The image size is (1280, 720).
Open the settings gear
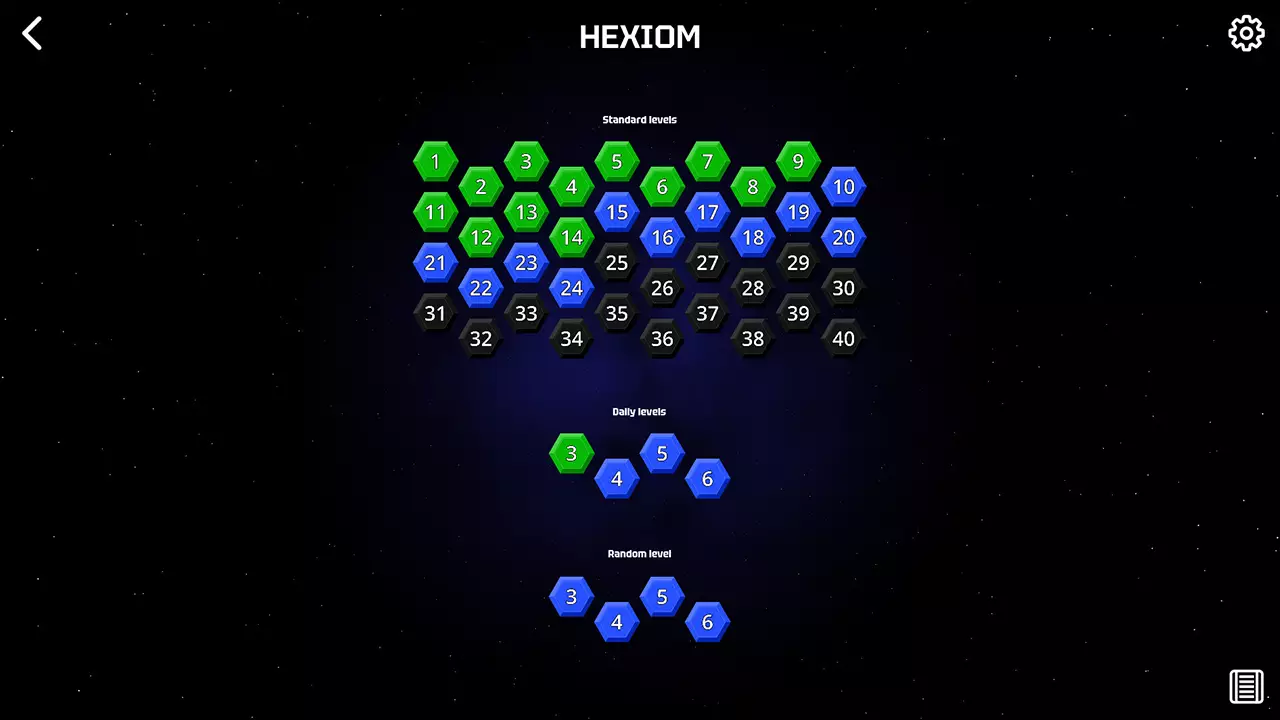tap(1246, 32)
